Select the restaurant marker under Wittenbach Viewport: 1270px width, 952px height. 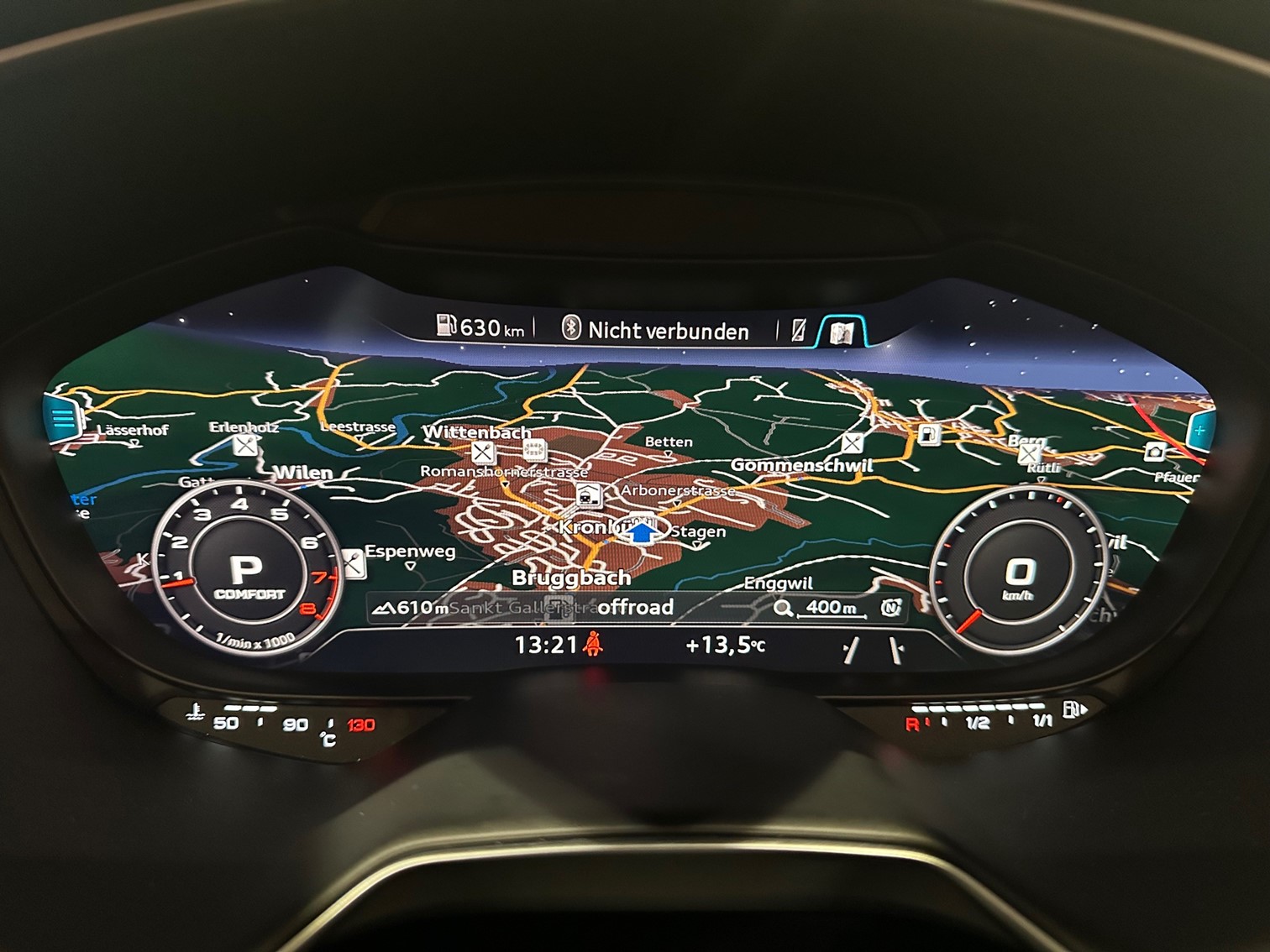[x=482, y=453]
